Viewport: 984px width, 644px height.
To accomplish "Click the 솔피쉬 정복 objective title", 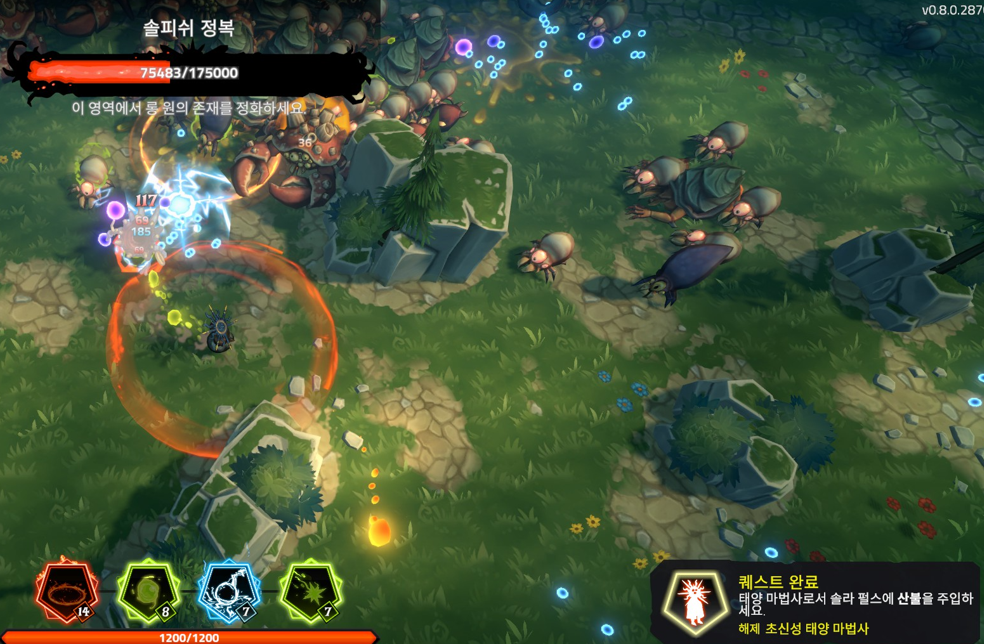I will click(x=189, y=28).
